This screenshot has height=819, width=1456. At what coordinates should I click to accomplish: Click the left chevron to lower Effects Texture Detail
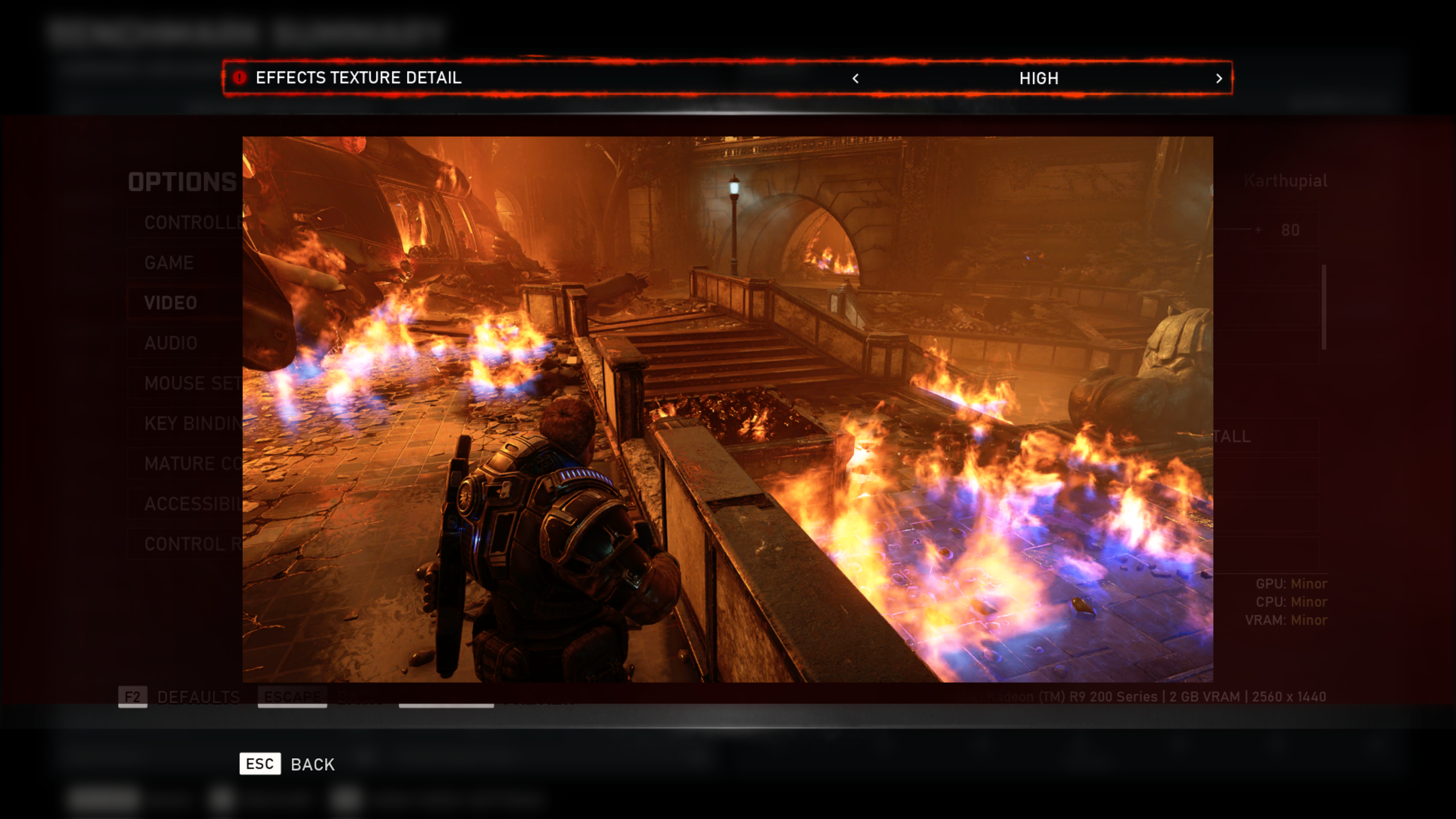coord(855,79)
